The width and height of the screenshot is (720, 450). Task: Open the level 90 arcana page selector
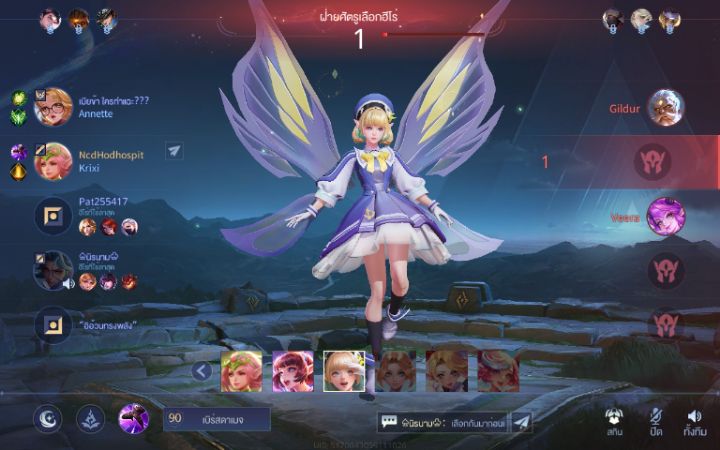click(217, 418)
